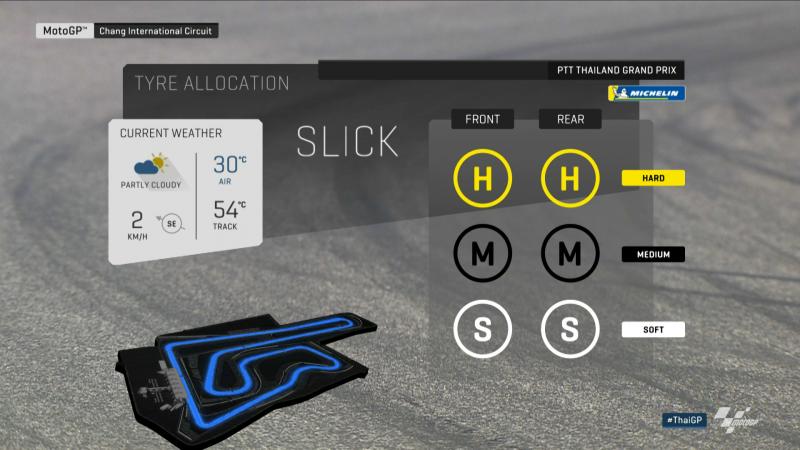Screen dimensions: 800x450
Task: Click the #ThaiGP hashtag tag
Action: point(684,420)
